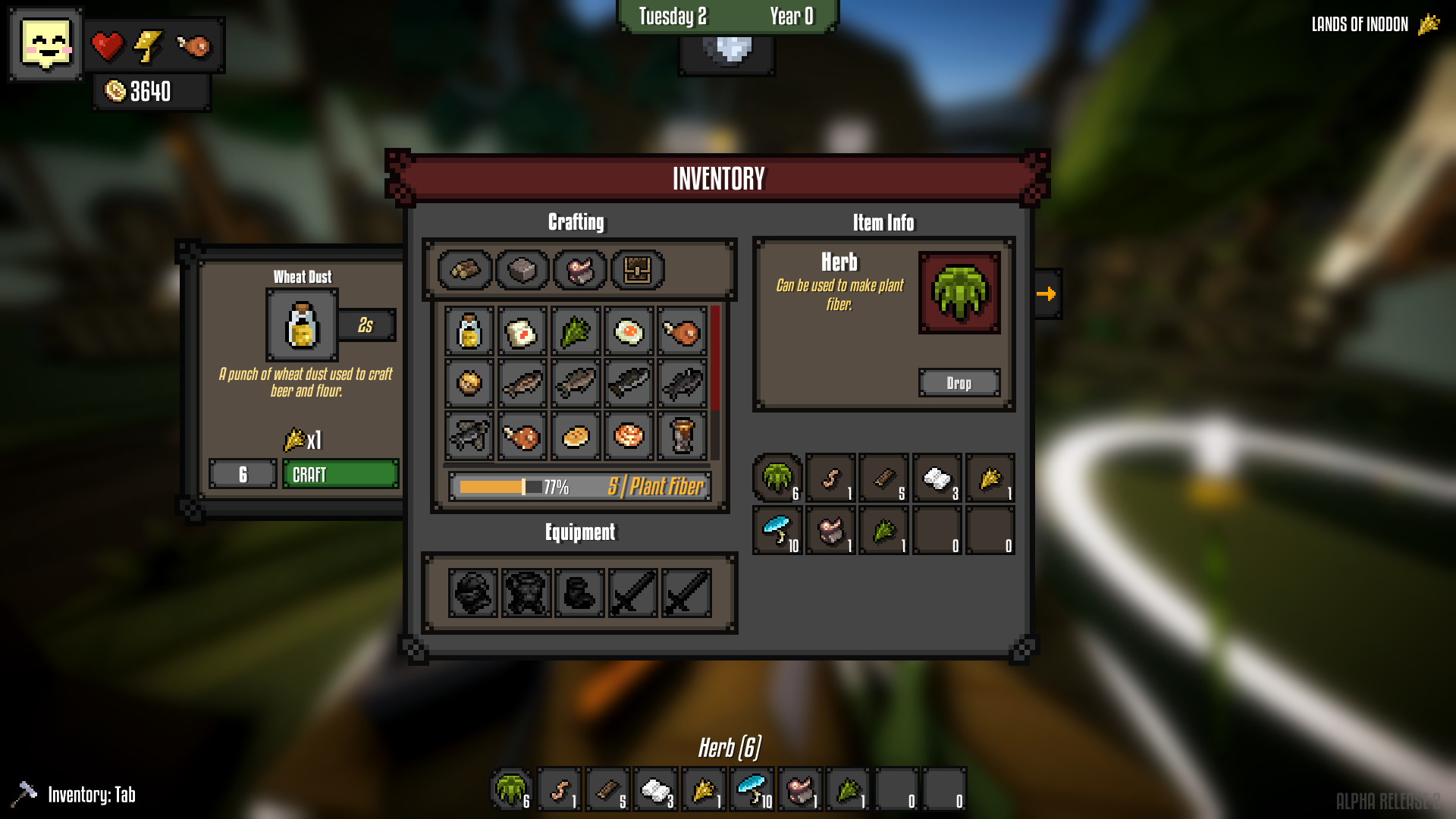Select the Herb slot in the hotbar
1456x819 pixels.
(x=510, y=790)
